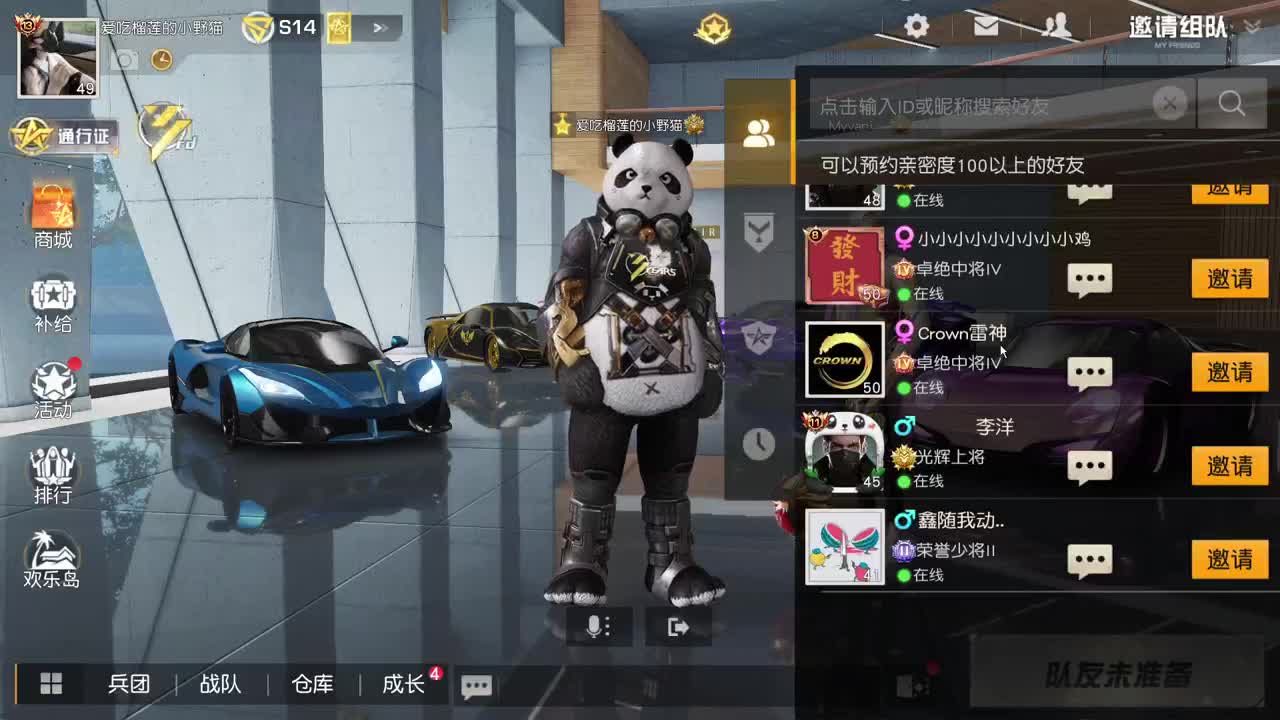Clear the search field with the X
This screenshot has width=1280, height=720.
1170,103
